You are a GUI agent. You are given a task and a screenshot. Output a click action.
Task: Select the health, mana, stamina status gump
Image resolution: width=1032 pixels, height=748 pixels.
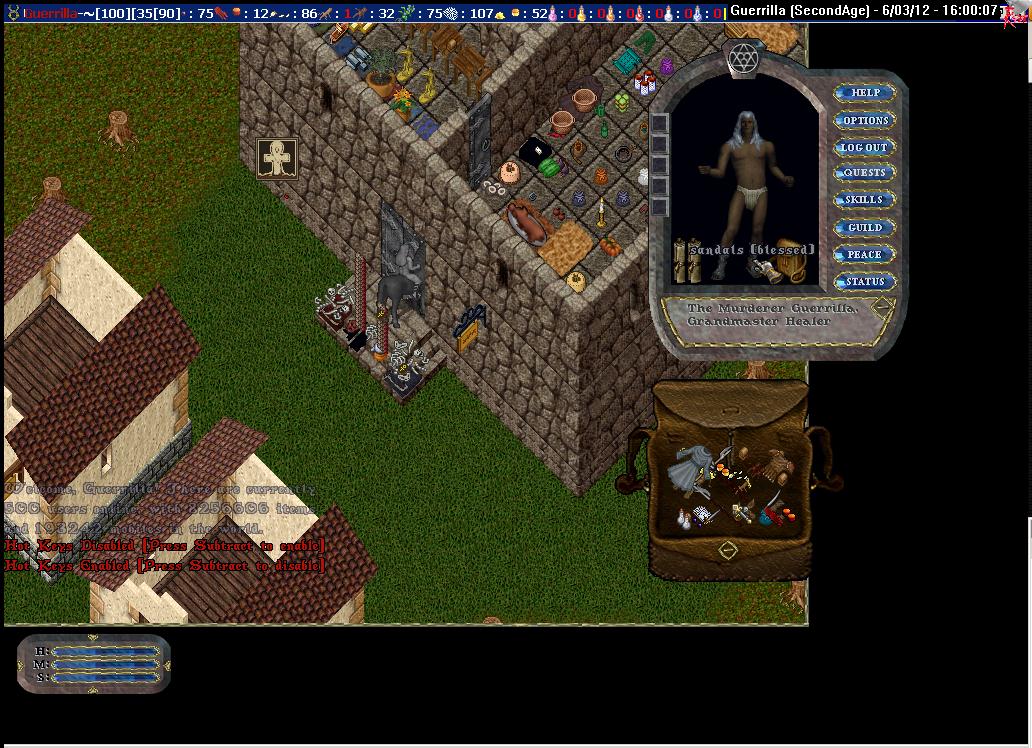94,663
